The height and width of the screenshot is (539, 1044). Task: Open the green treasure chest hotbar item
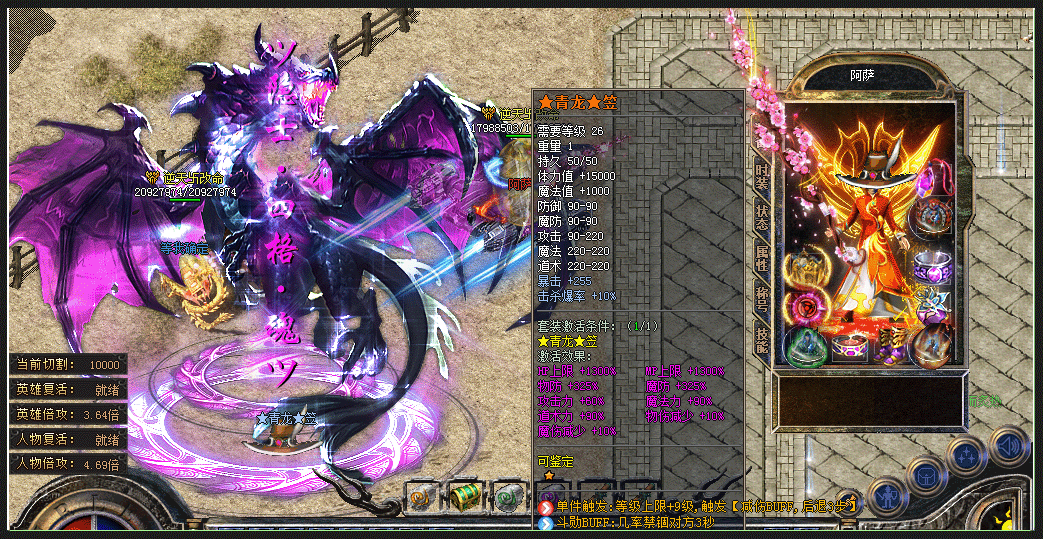[x=464, y=496]
